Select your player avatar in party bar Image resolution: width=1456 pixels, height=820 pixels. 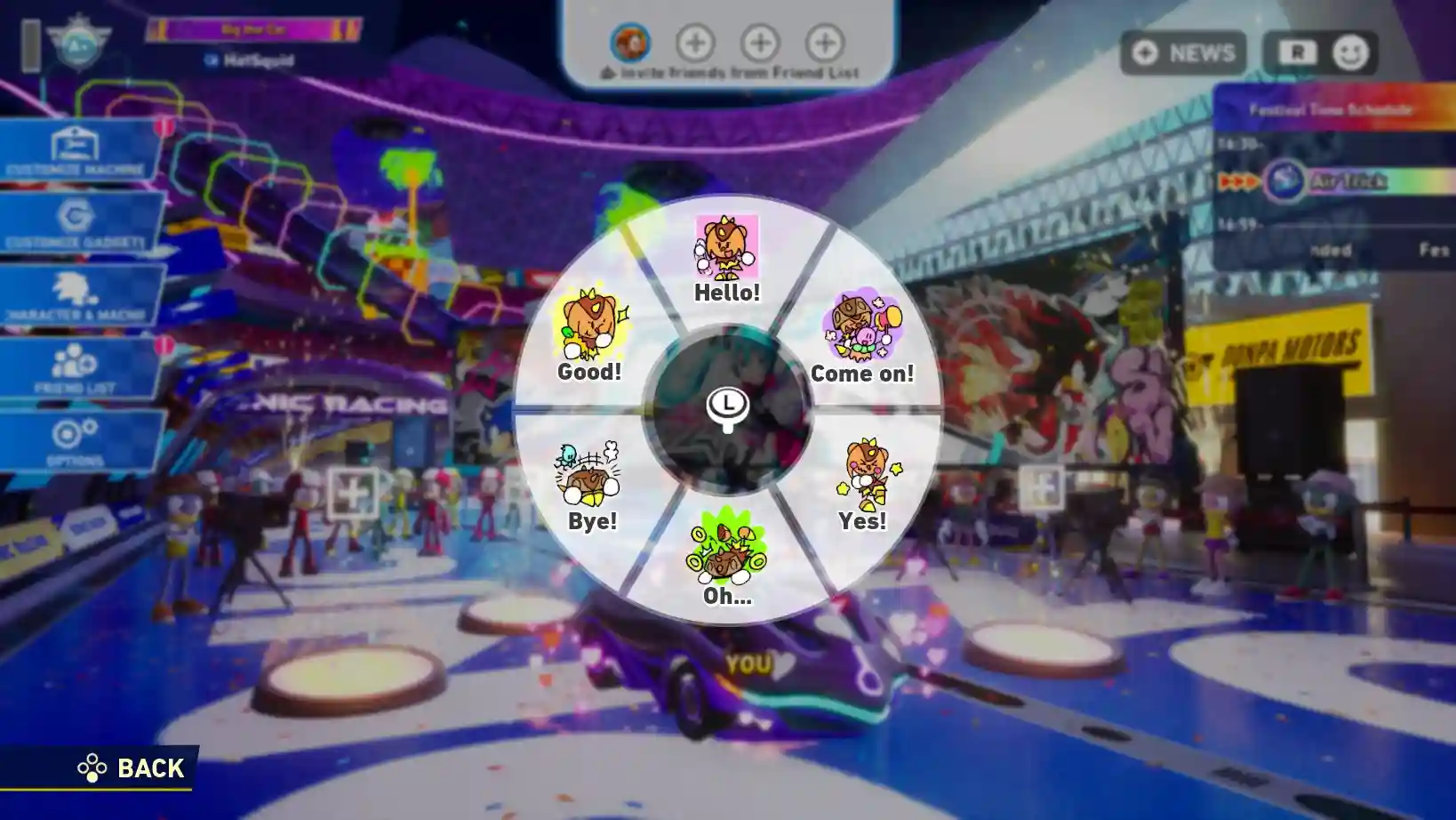[630, 42]
